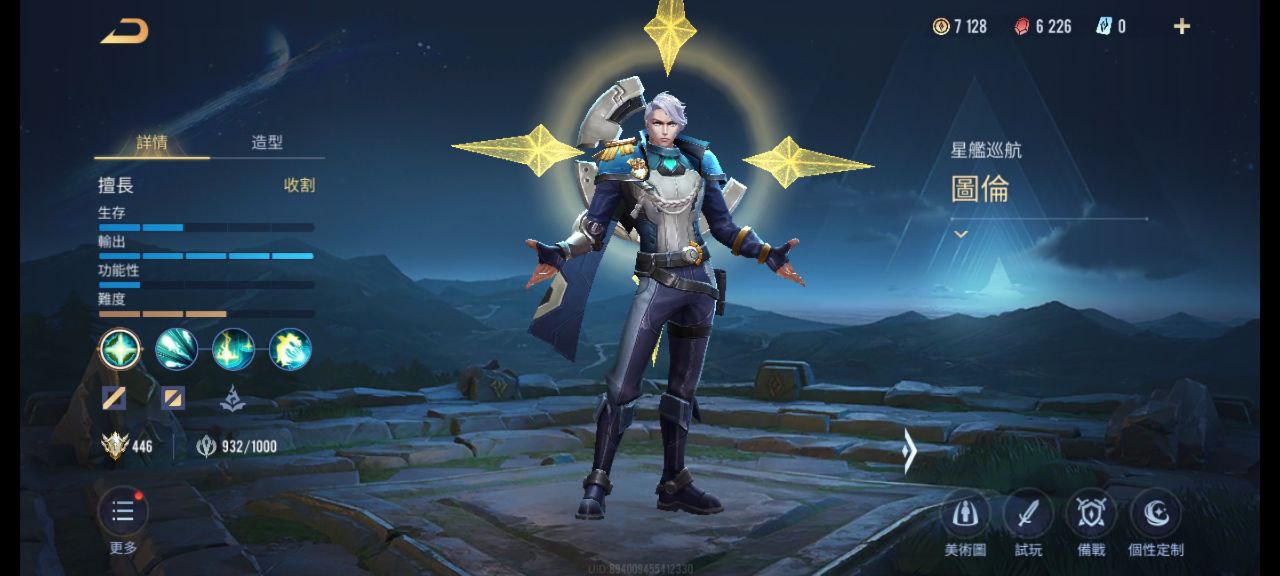Select the lightning strike skill icon
The image size is (1280, 576).
[233, 349]
